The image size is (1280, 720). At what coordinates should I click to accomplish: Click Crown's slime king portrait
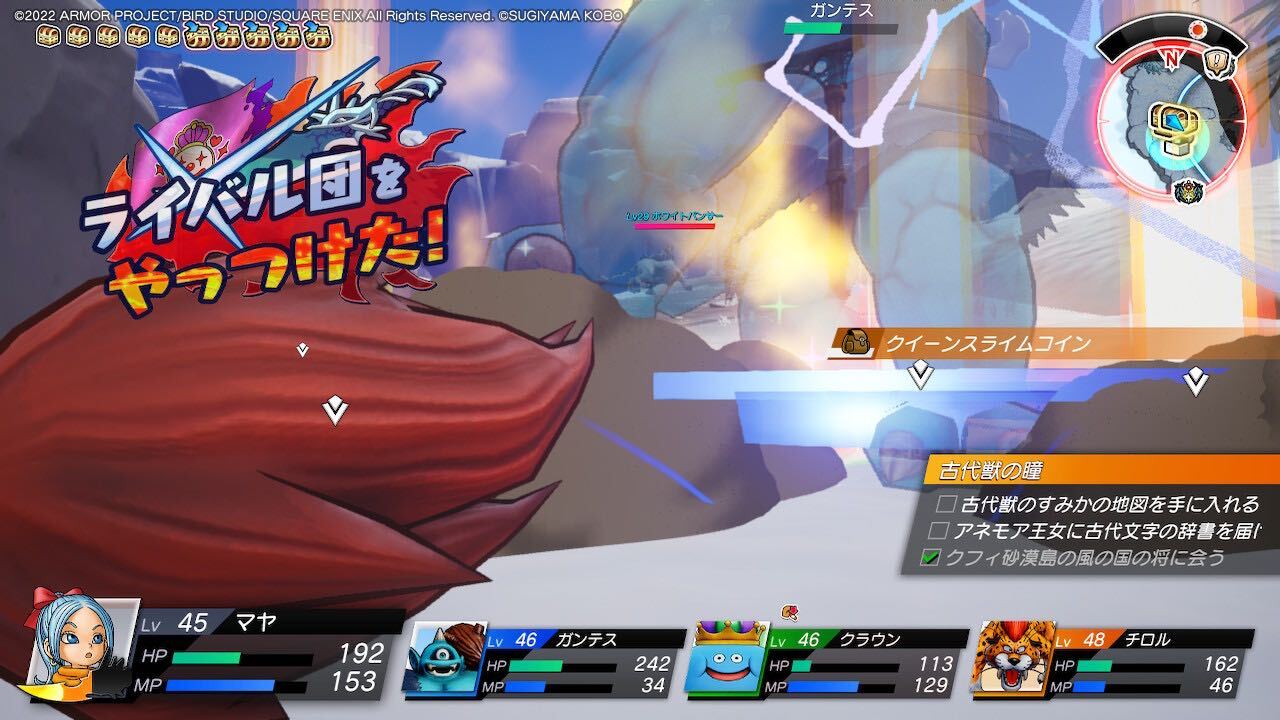[x=727, y=660]
